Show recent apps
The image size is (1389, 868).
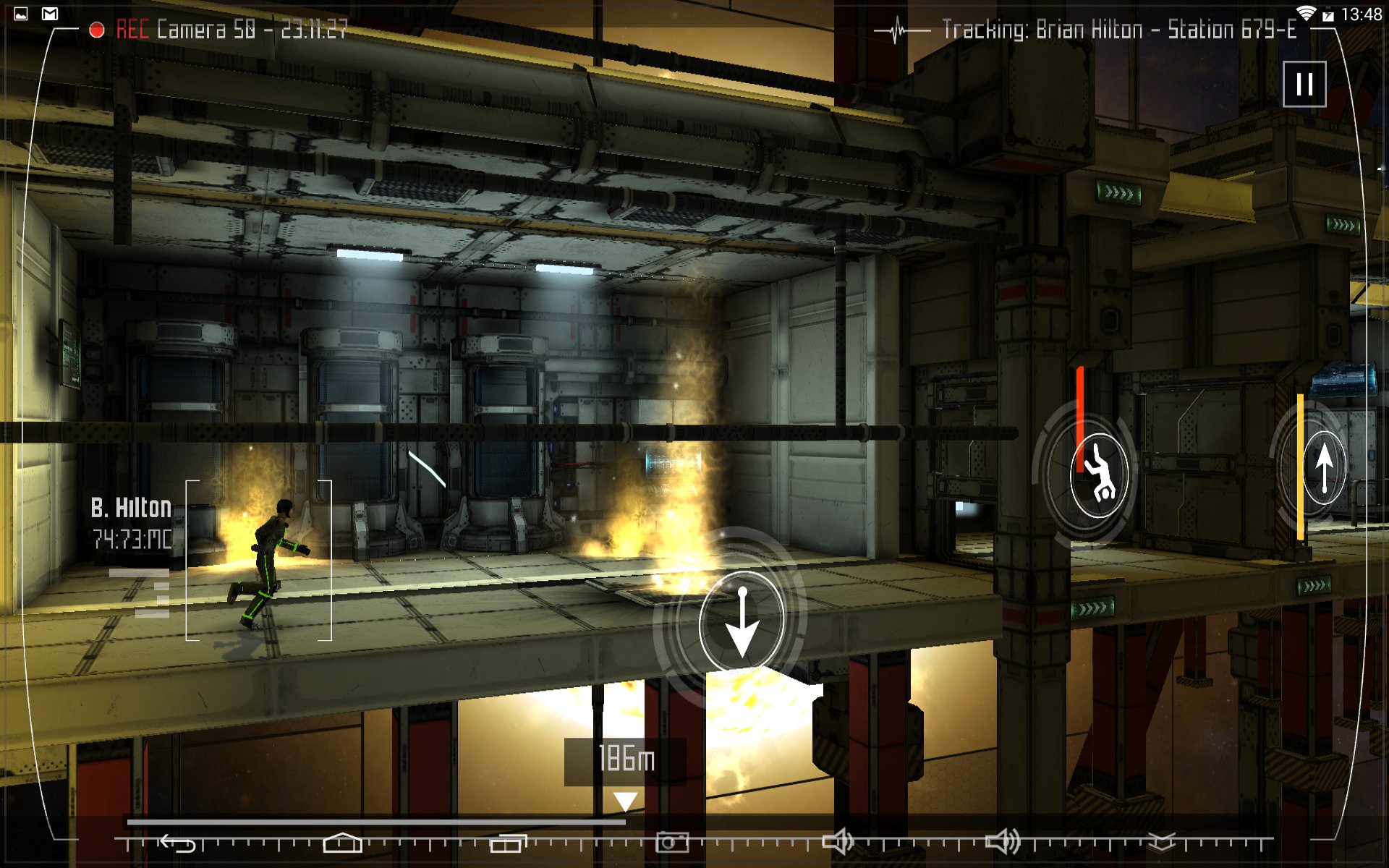tap(508, 843)
